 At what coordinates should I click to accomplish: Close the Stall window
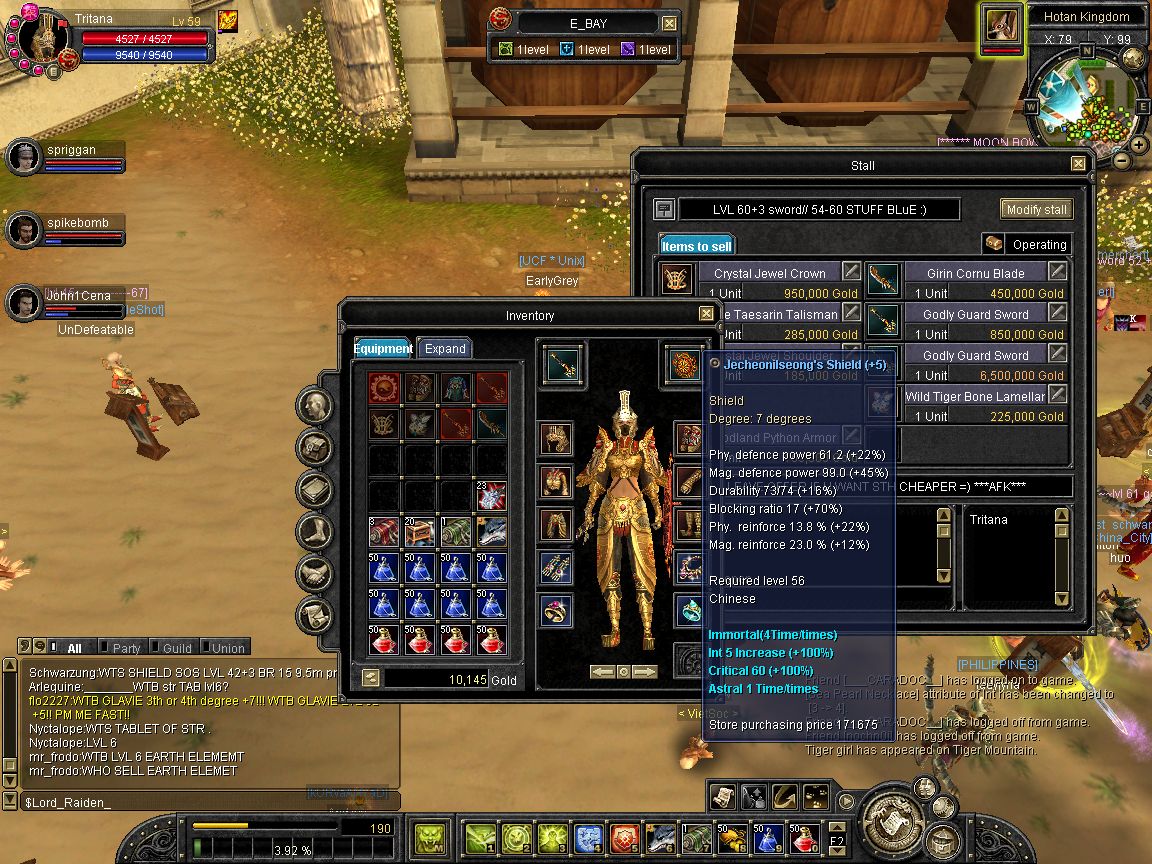1078,164
